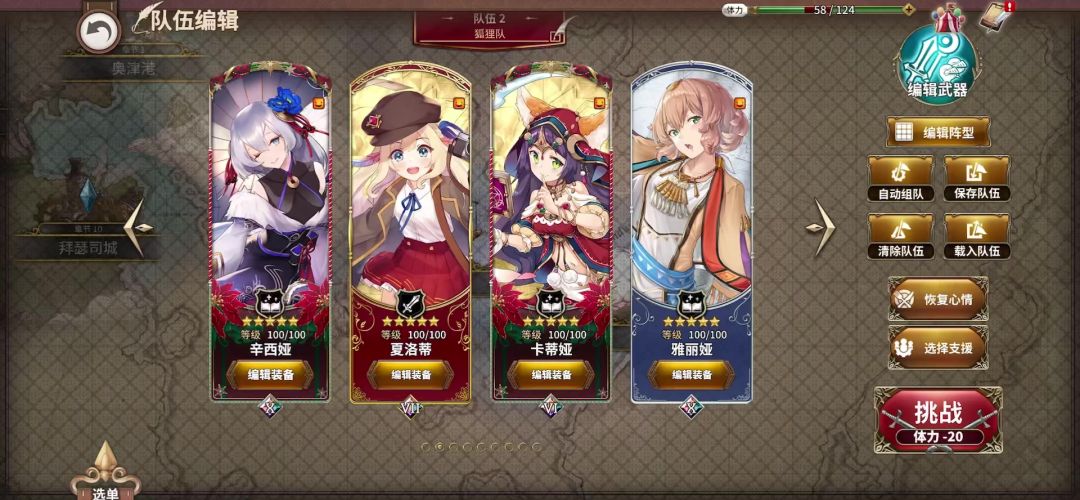1080x500 pixels.
Task: Show next team with right arrow
Action: pyautogui.click(x=823, y=227)
